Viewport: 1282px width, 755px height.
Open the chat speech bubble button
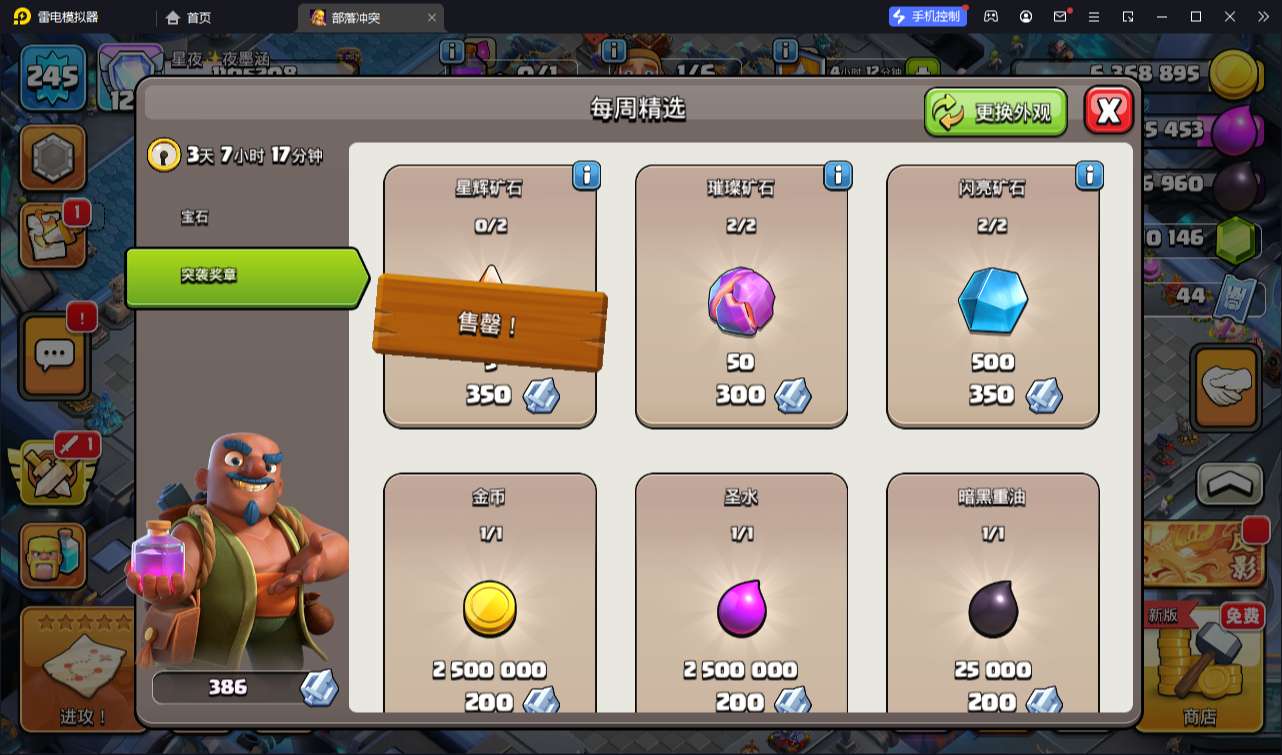coord(55,353)
